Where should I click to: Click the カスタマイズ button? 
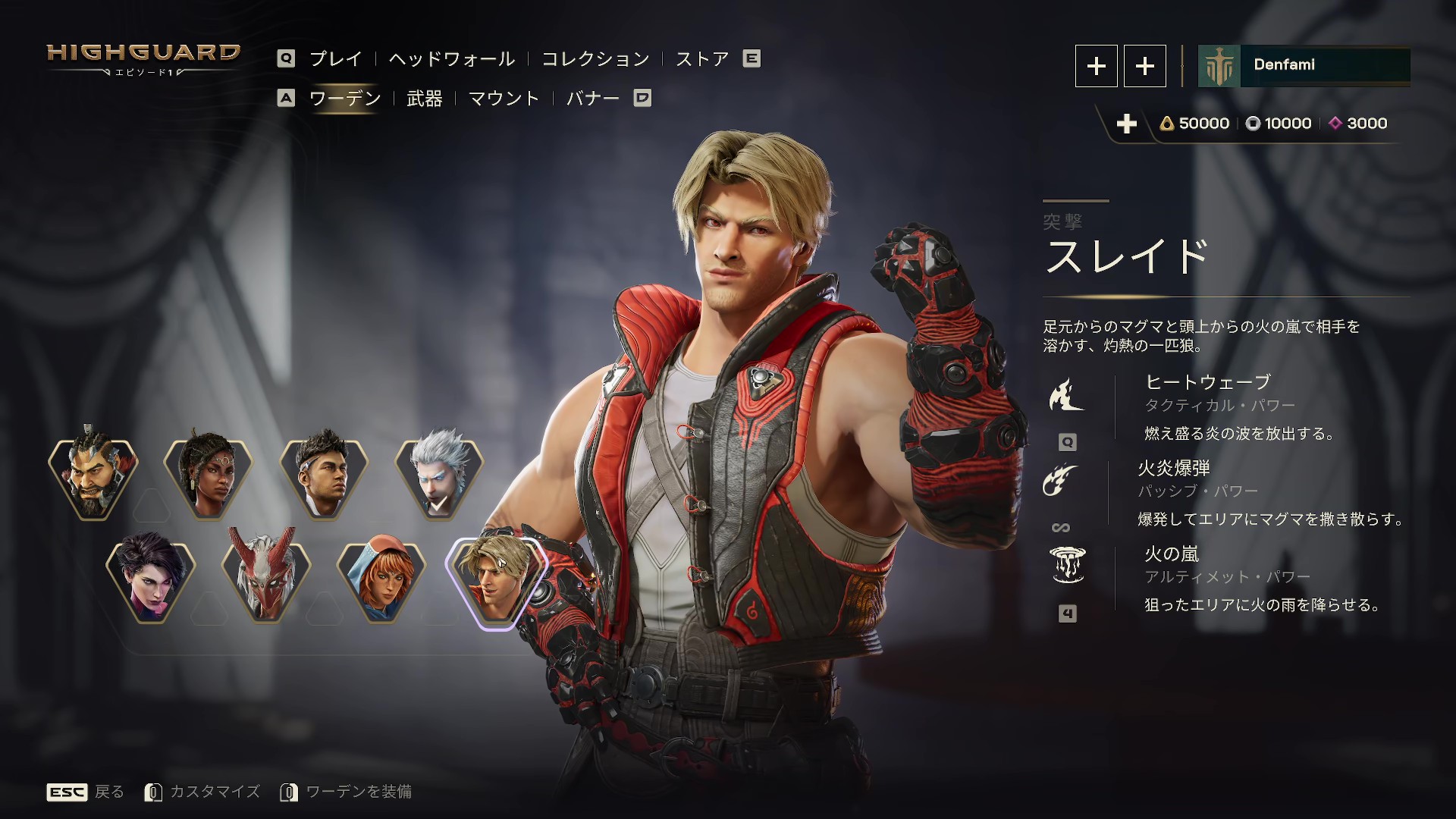215,792
